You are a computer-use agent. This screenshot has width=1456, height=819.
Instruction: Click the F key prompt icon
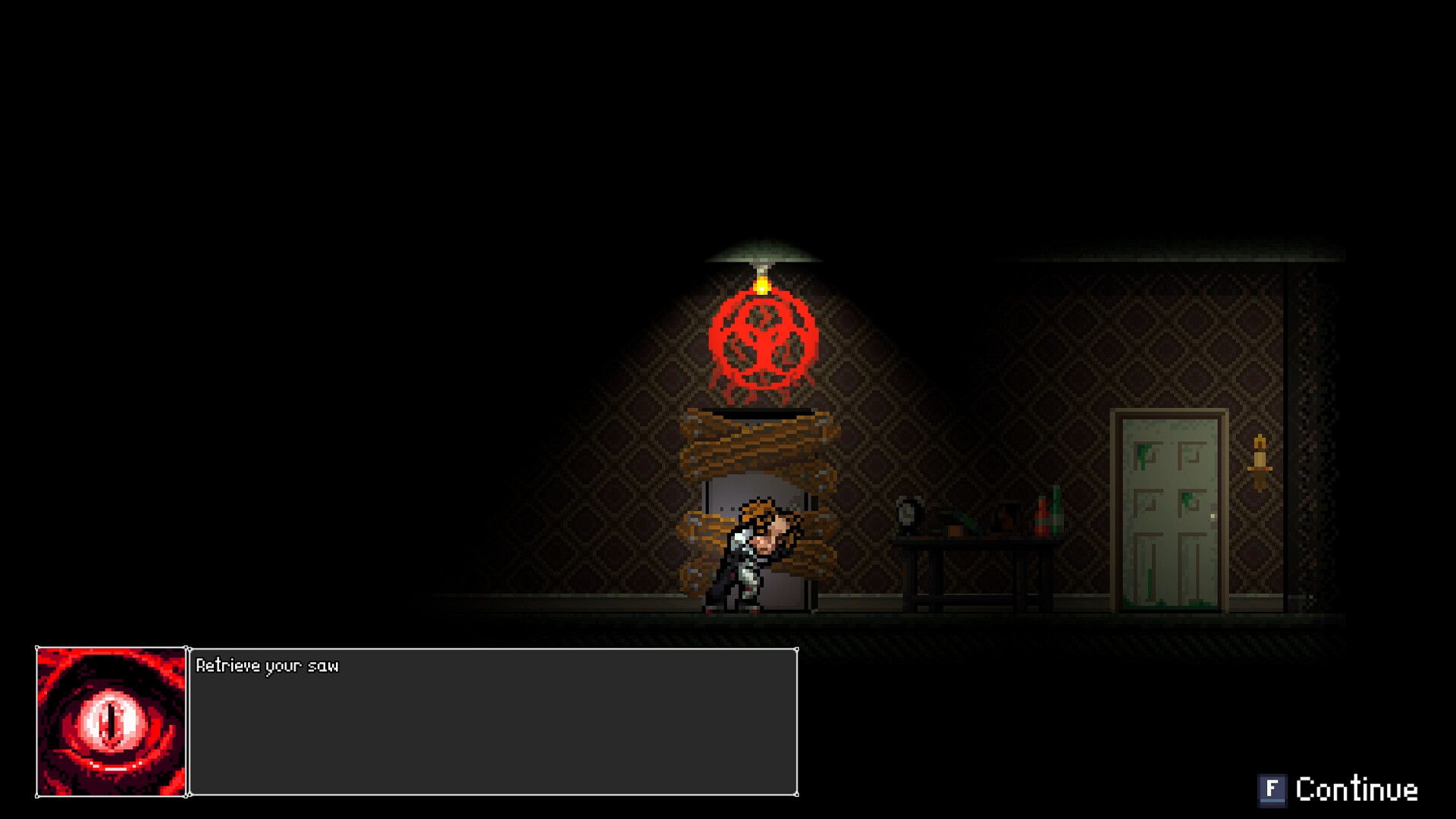tap(1274, 791)
